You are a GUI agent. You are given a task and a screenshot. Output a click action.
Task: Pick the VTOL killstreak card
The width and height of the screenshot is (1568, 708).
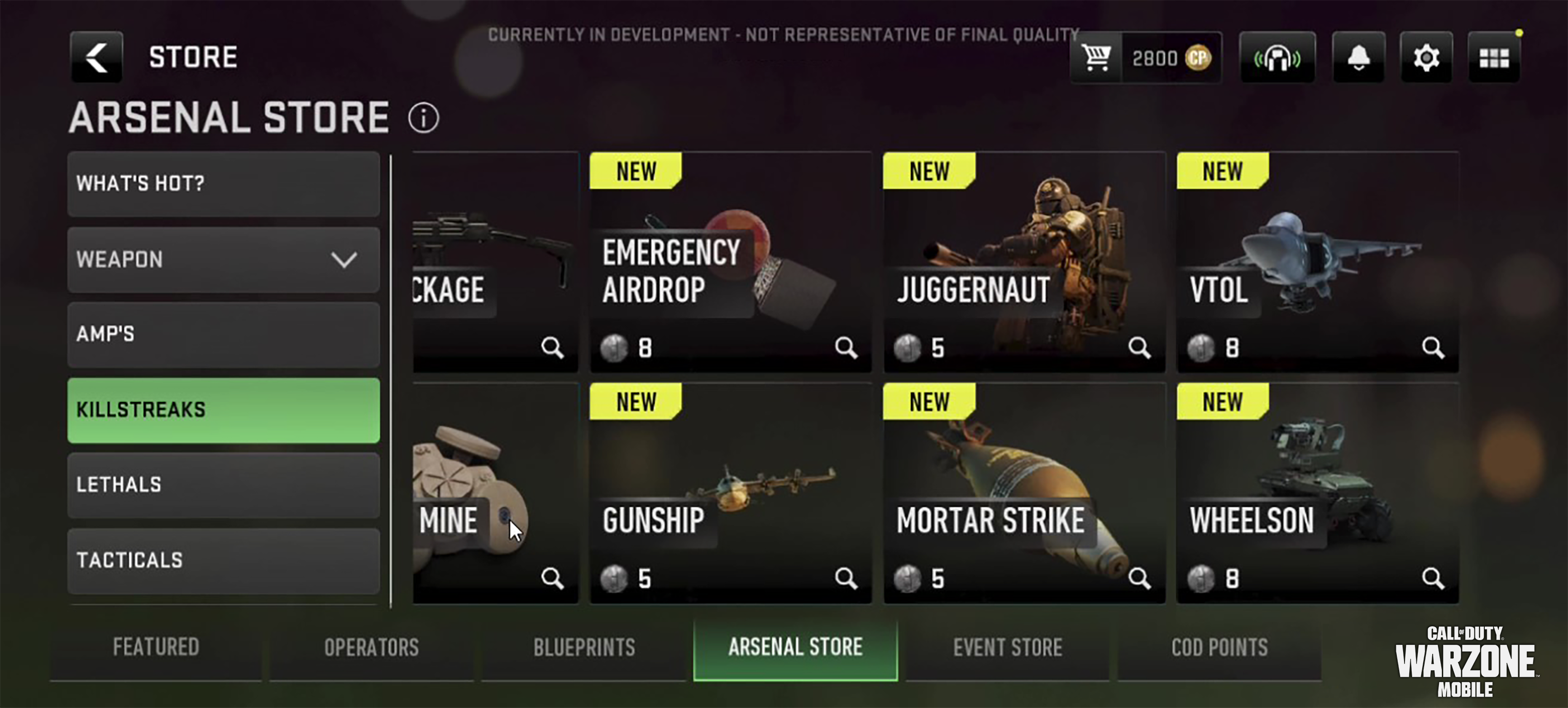1317,262
